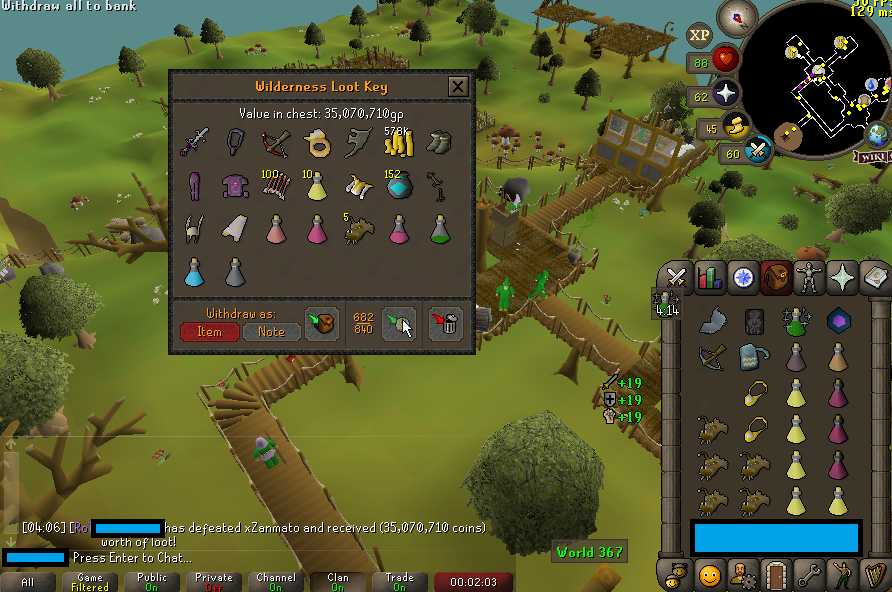Toggle the XP drops button
892x592 pixels.
click(700, 36)
